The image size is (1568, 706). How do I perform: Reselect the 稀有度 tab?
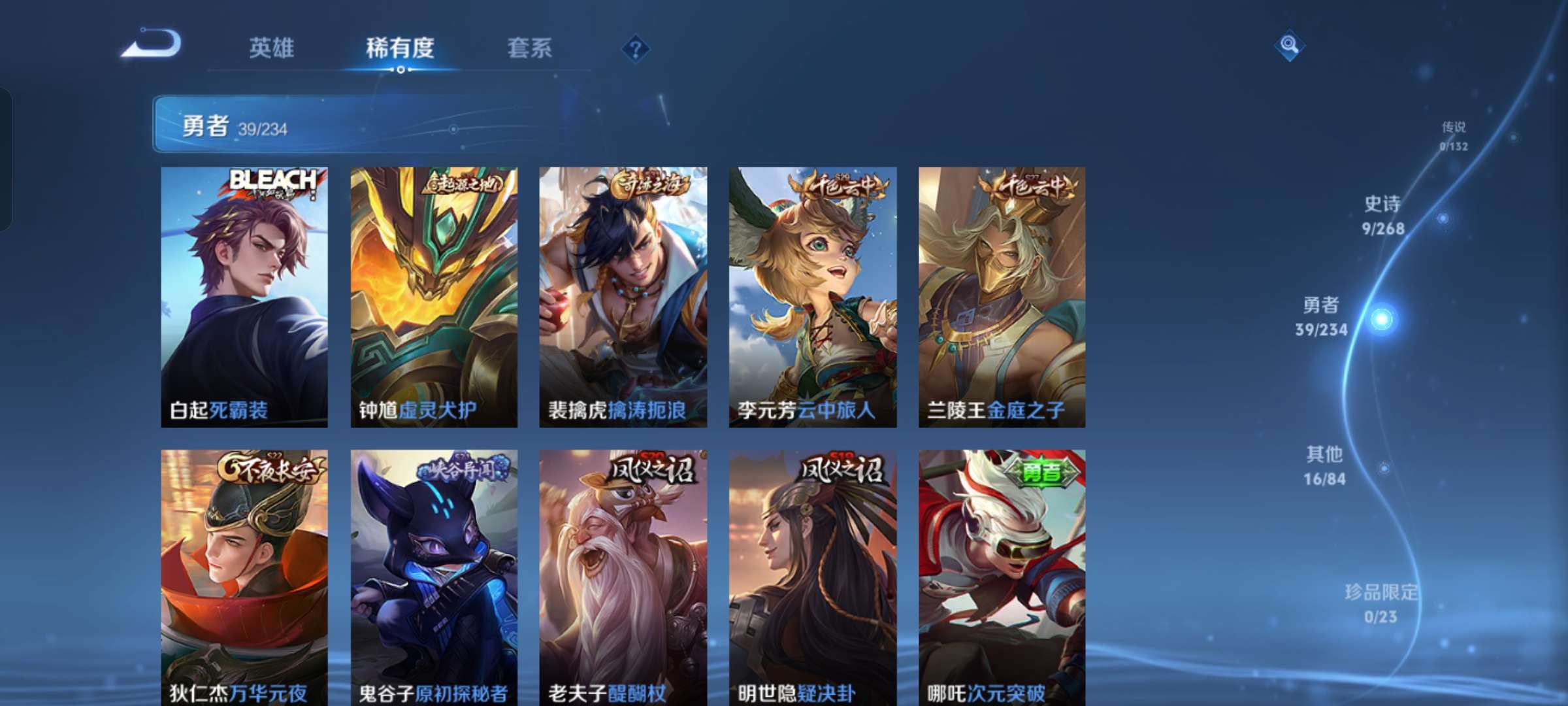coord(400,47)
